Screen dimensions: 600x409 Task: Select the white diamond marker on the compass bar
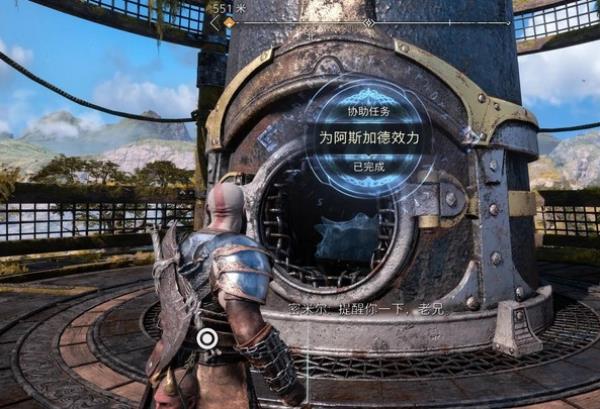pyautogui.click(x=369, y=21)
